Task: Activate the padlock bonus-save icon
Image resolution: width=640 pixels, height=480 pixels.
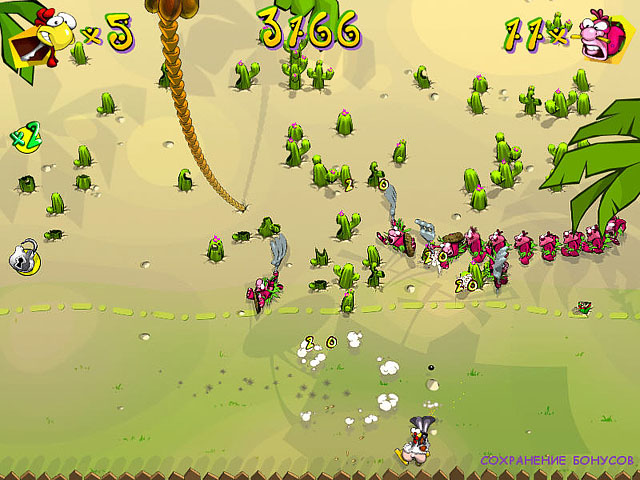Action: click(26, 256)
